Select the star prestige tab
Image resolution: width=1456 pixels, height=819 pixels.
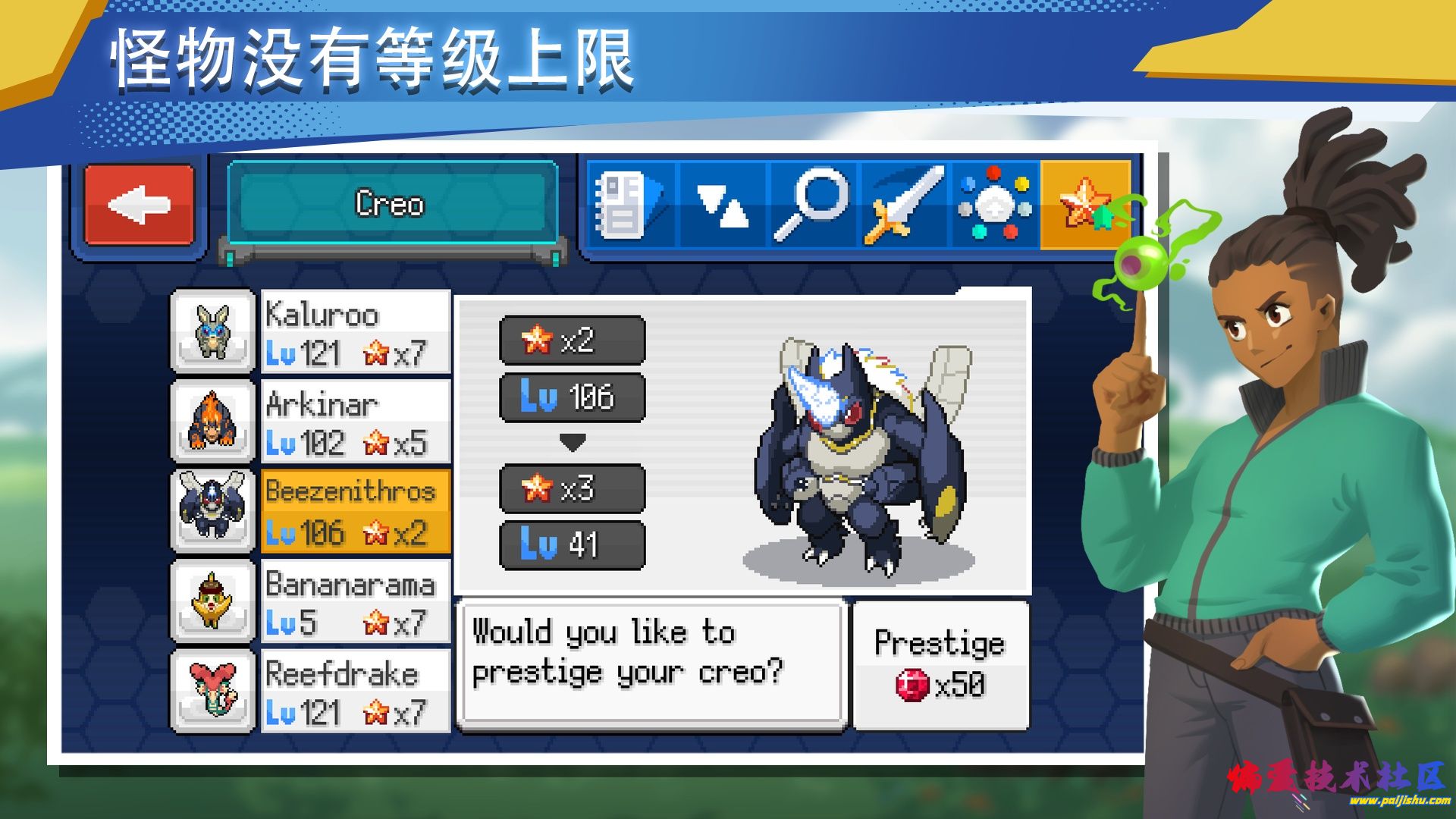click(1085, 205)
